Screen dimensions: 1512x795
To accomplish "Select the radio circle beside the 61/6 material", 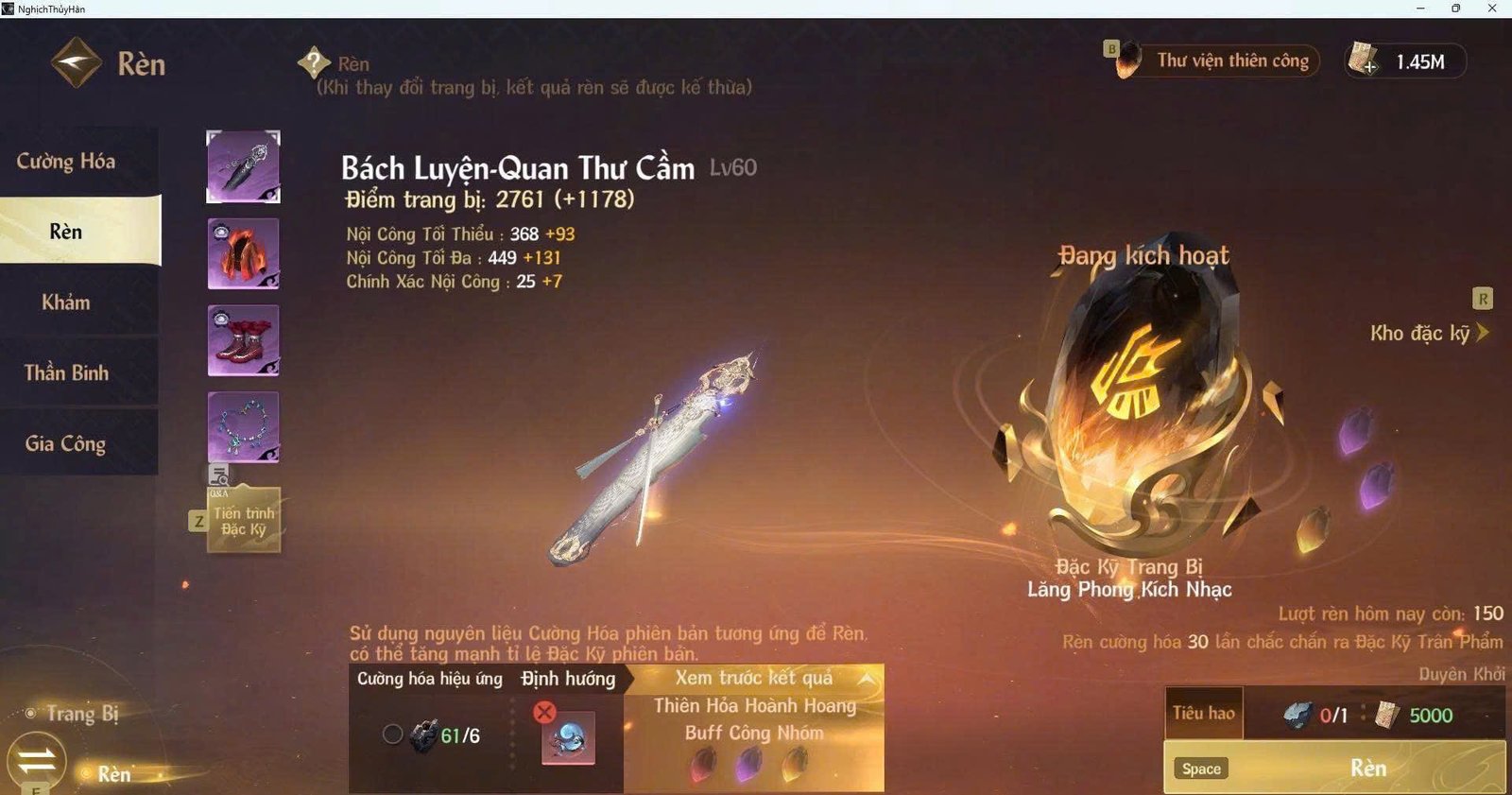I will pyautogui.click(x=393, y=733).
